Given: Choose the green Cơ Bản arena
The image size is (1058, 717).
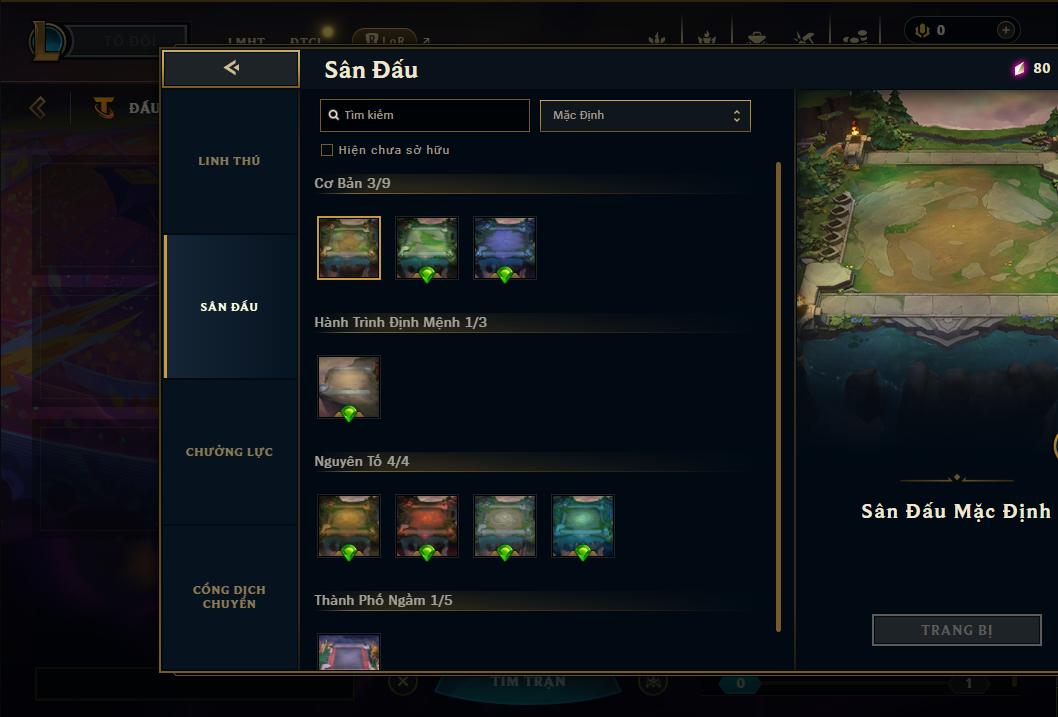Looking at the screenshot, I should click(427, 247).
